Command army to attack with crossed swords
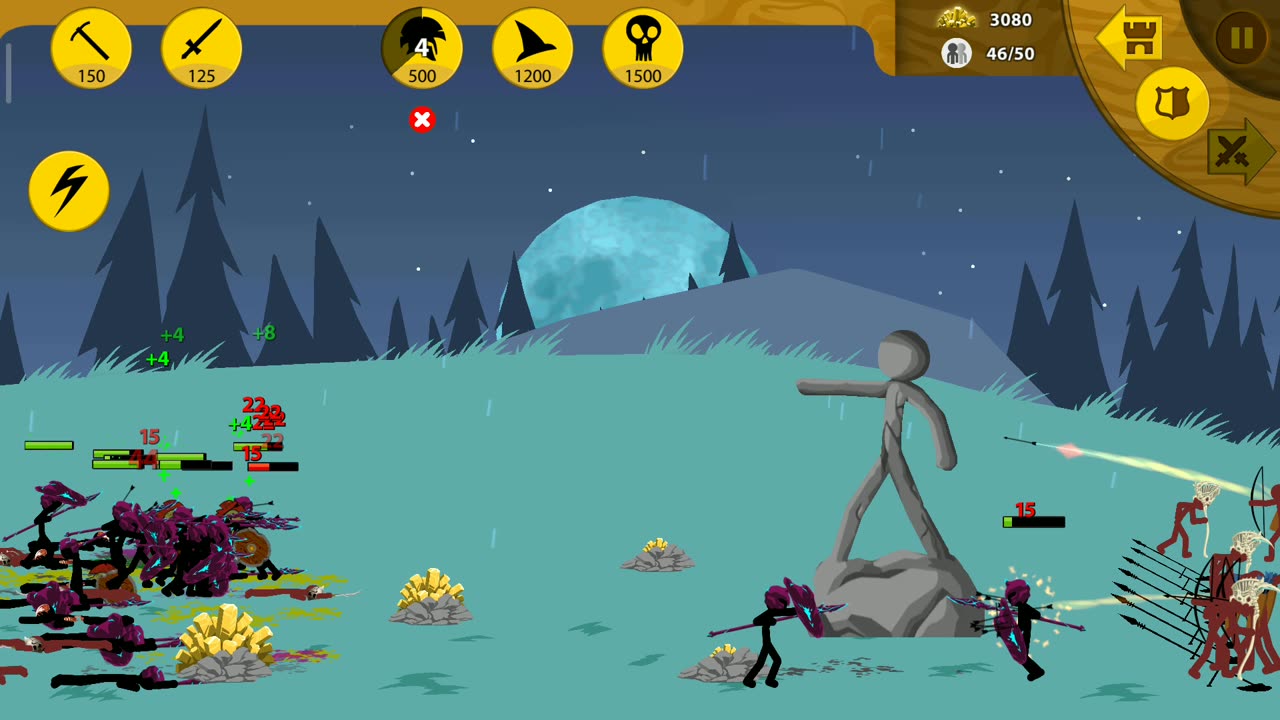 [1238, 152]
